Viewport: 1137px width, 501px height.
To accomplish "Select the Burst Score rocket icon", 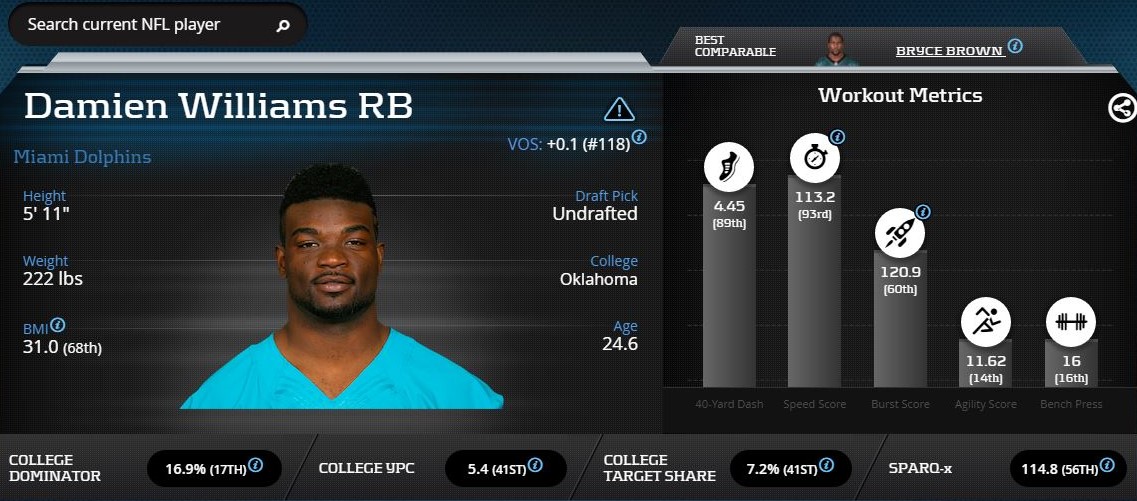I will click(899, 232).
